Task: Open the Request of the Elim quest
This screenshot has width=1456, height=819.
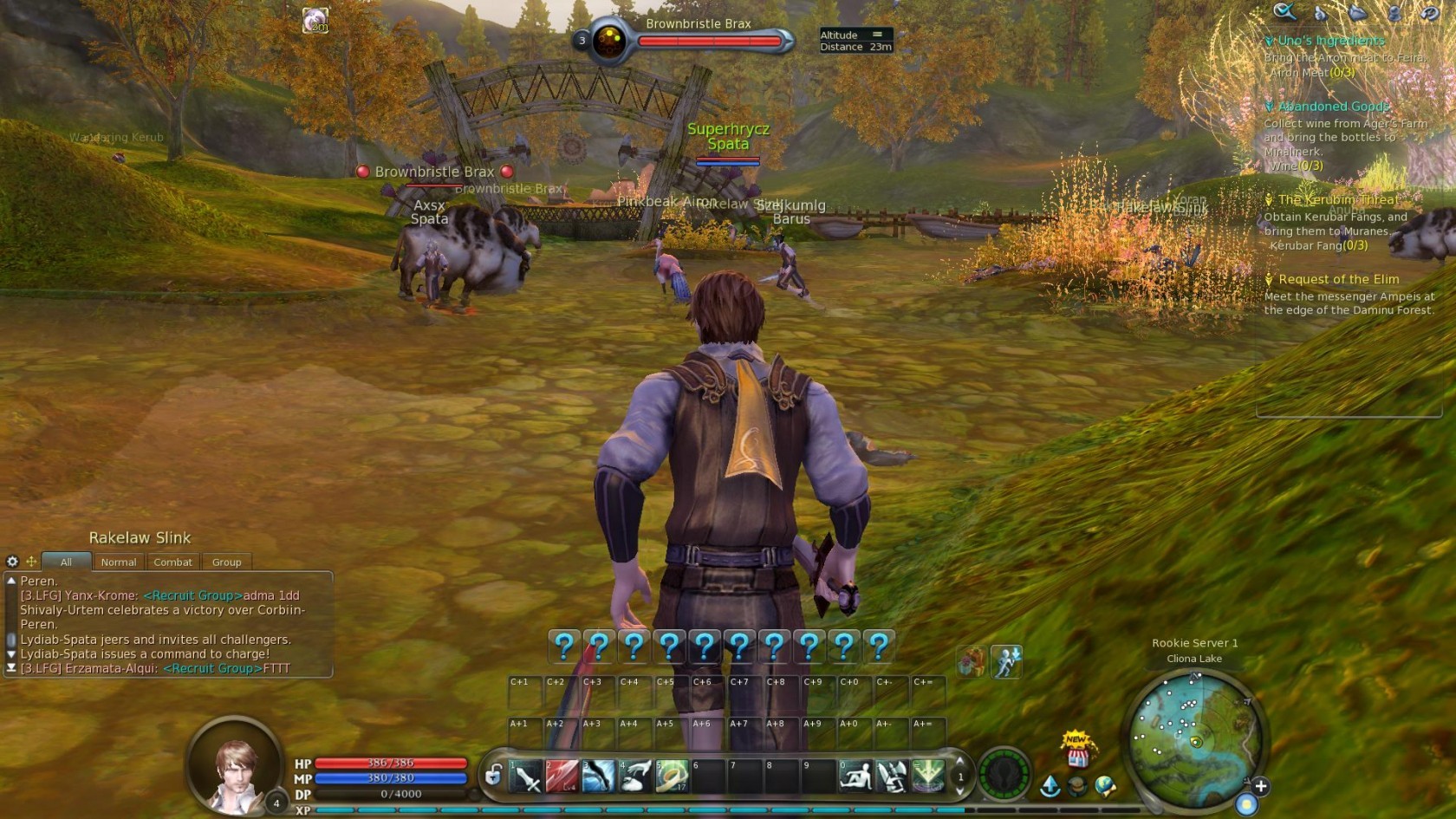Action: [x=1338, y=279]
